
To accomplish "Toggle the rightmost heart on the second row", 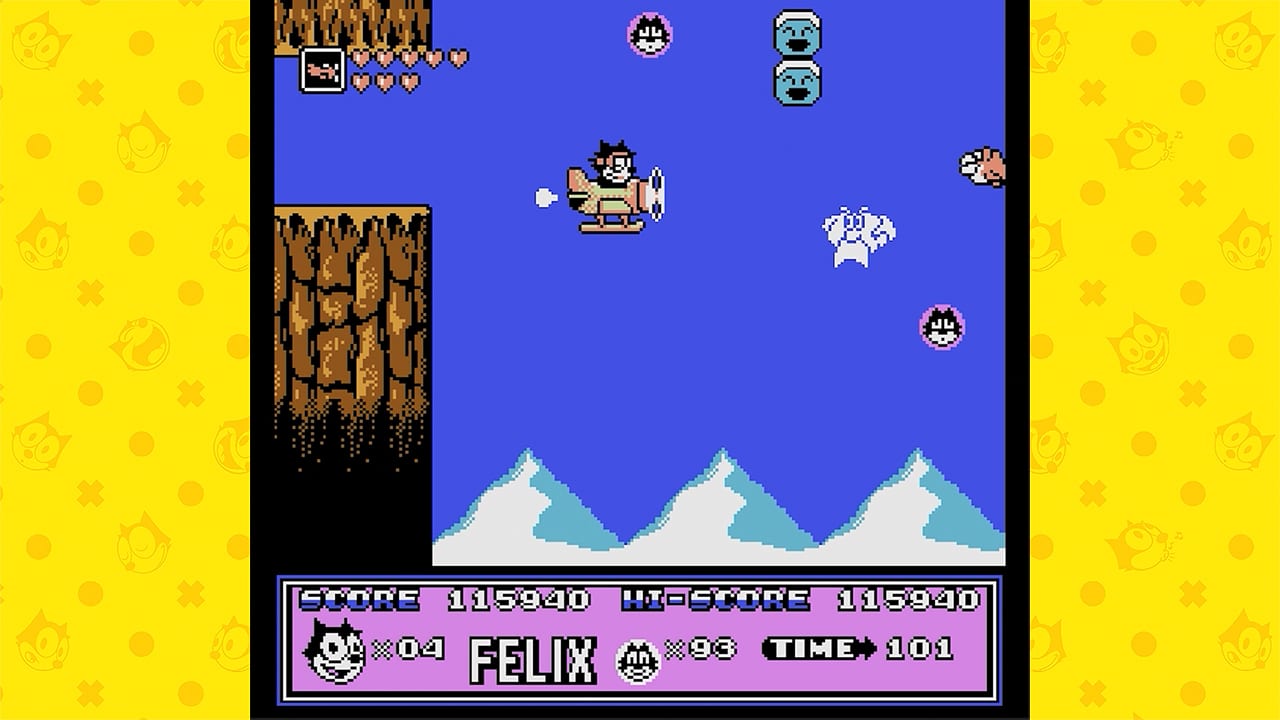I will [411, 84].
